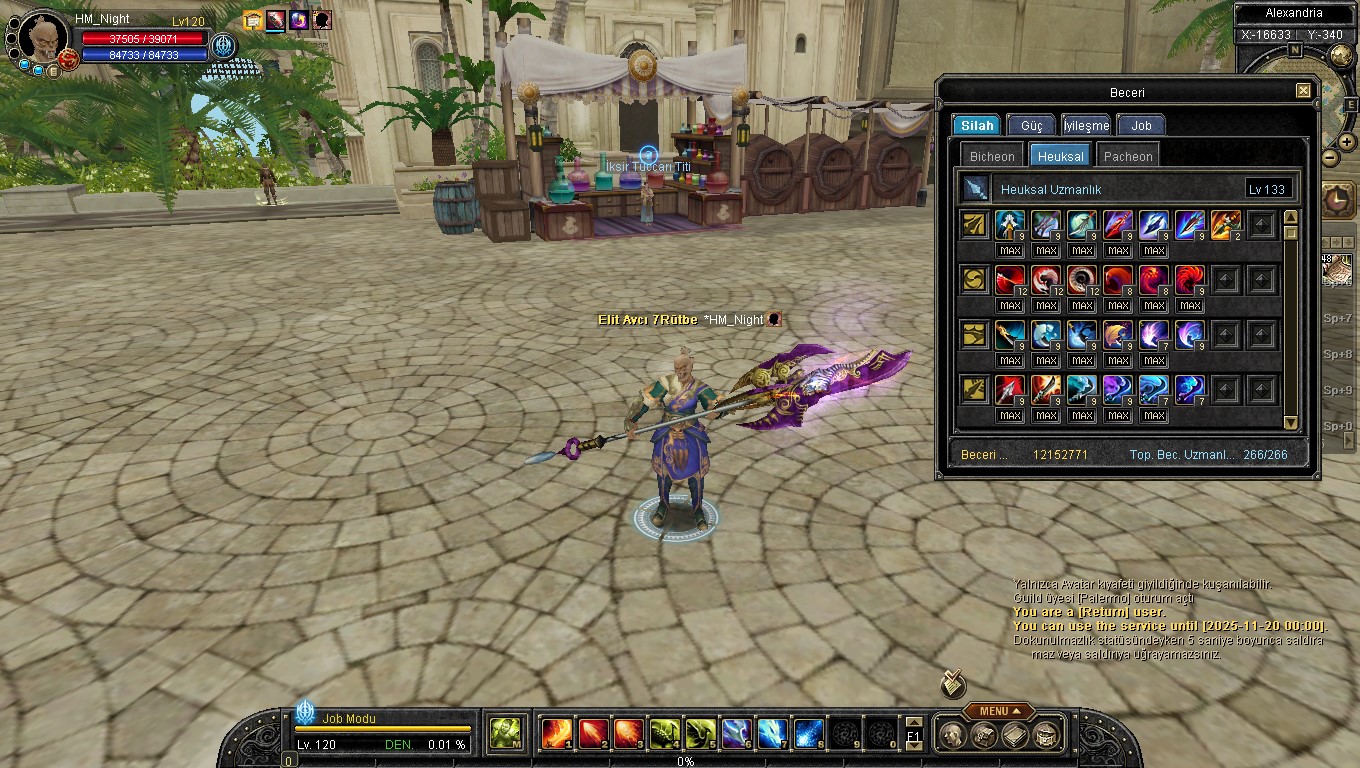This screenshot has width=1360, height=768.
Task: Open the character face icon in menu bar
Action: pos(953,735)
